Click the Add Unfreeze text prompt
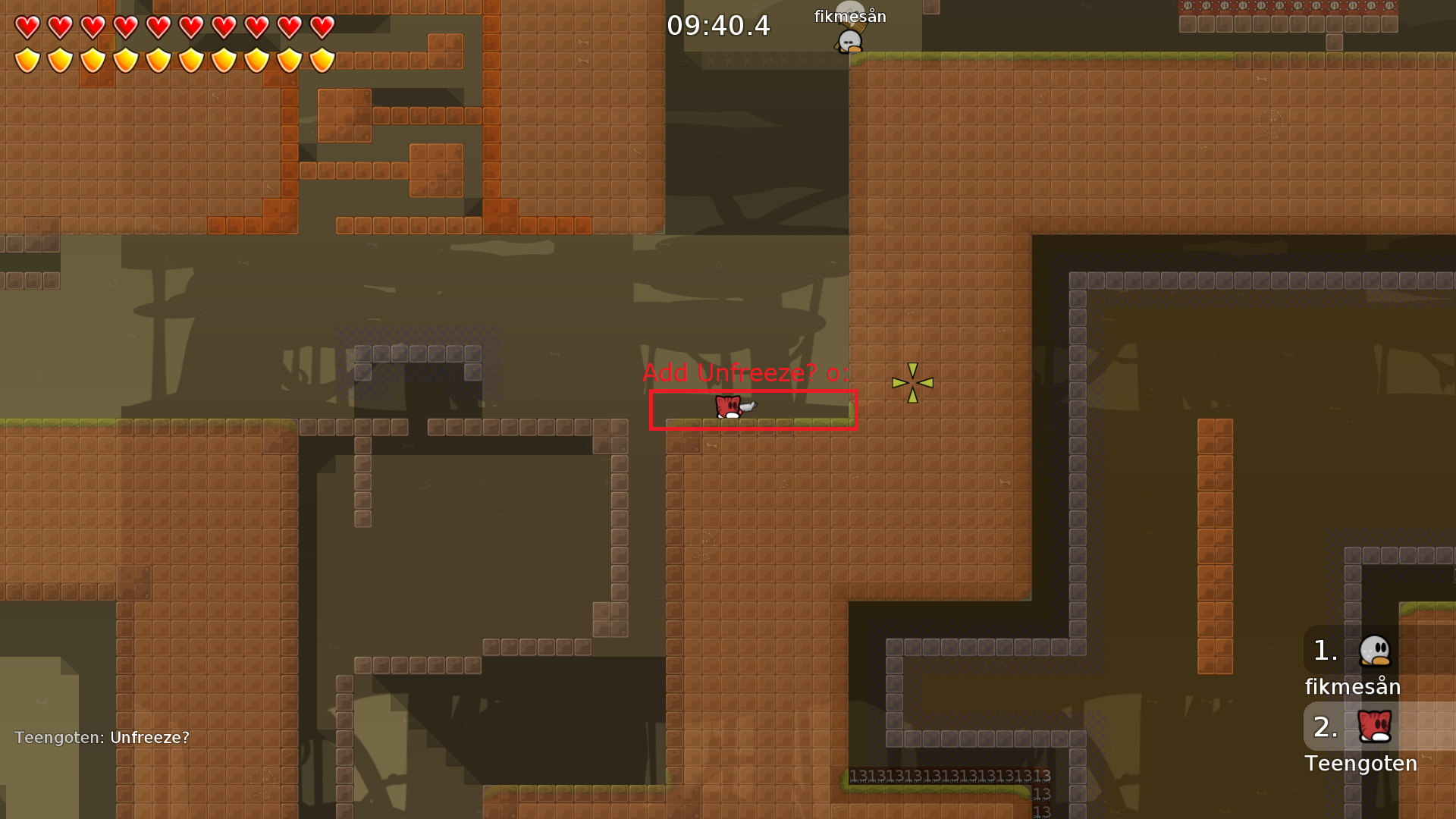Viewport: 1456px width, 819px height. pyautogui.click(x=746, y=373)
